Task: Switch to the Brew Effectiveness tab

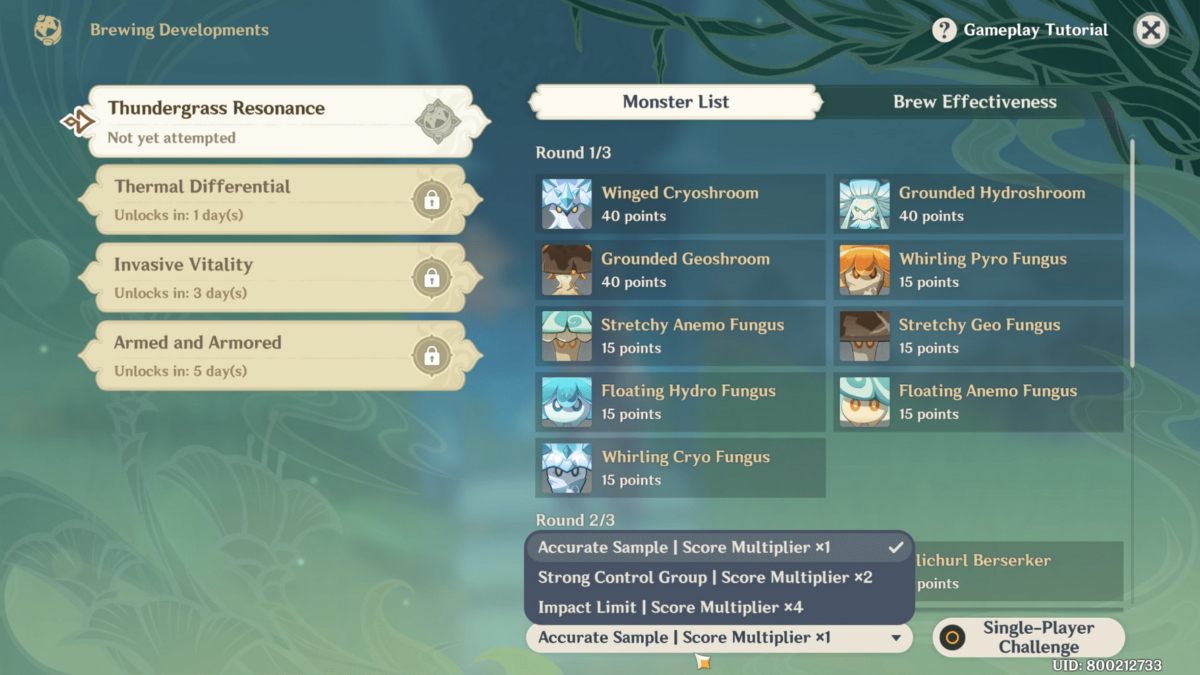Action: (974, 102)
